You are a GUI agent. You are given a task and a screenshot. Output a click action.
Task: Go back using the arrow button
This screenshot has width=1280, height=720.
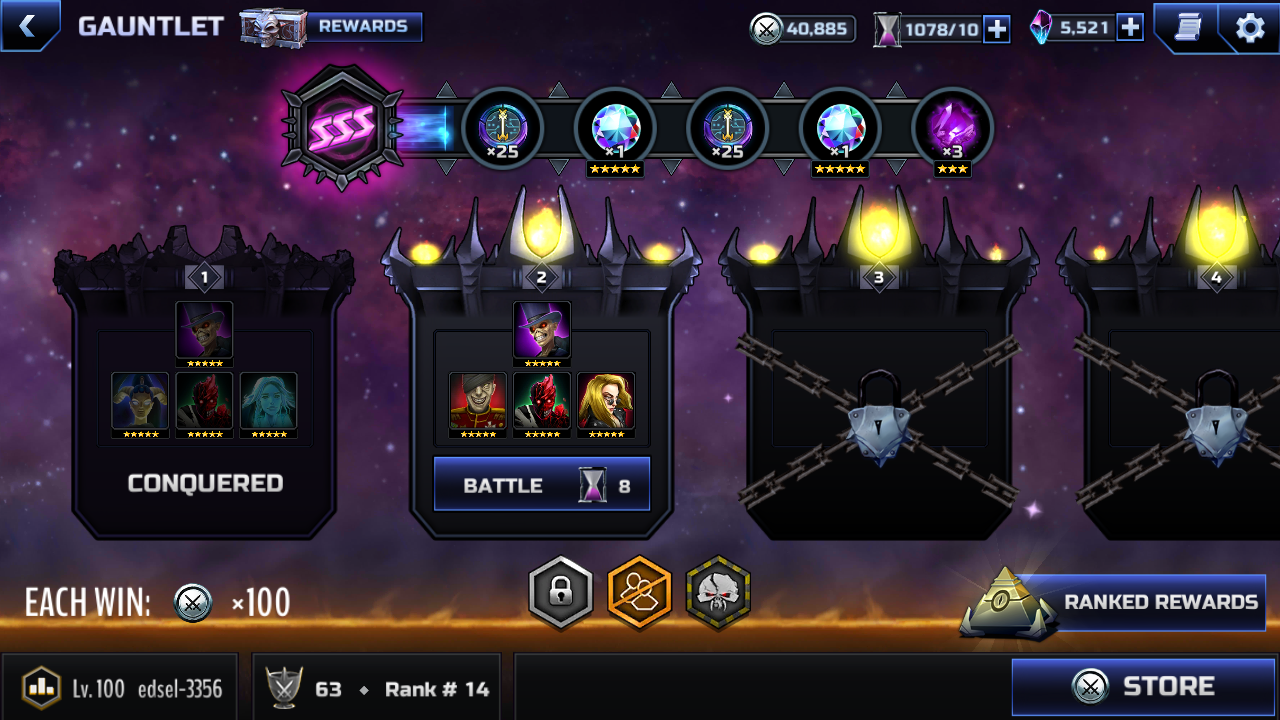pos(28,26)
